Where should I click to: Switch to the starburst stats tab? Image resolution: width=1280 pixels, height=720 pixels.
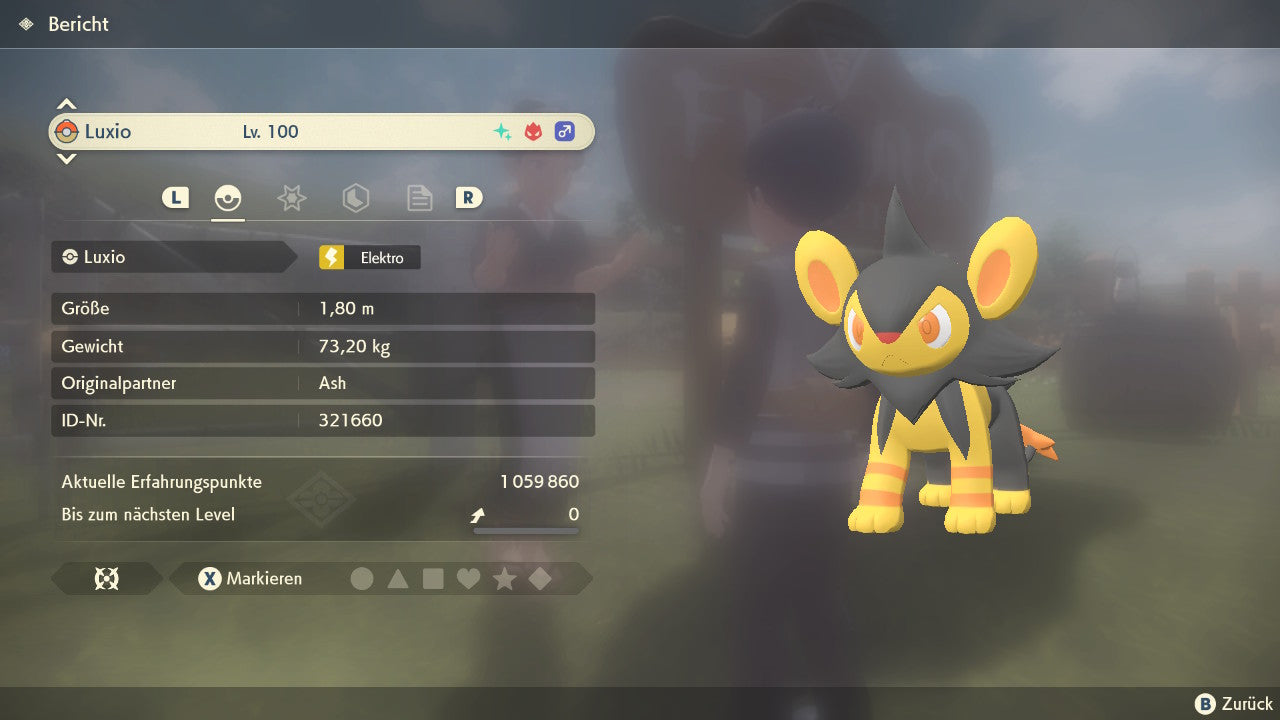(x=291, y=198)
